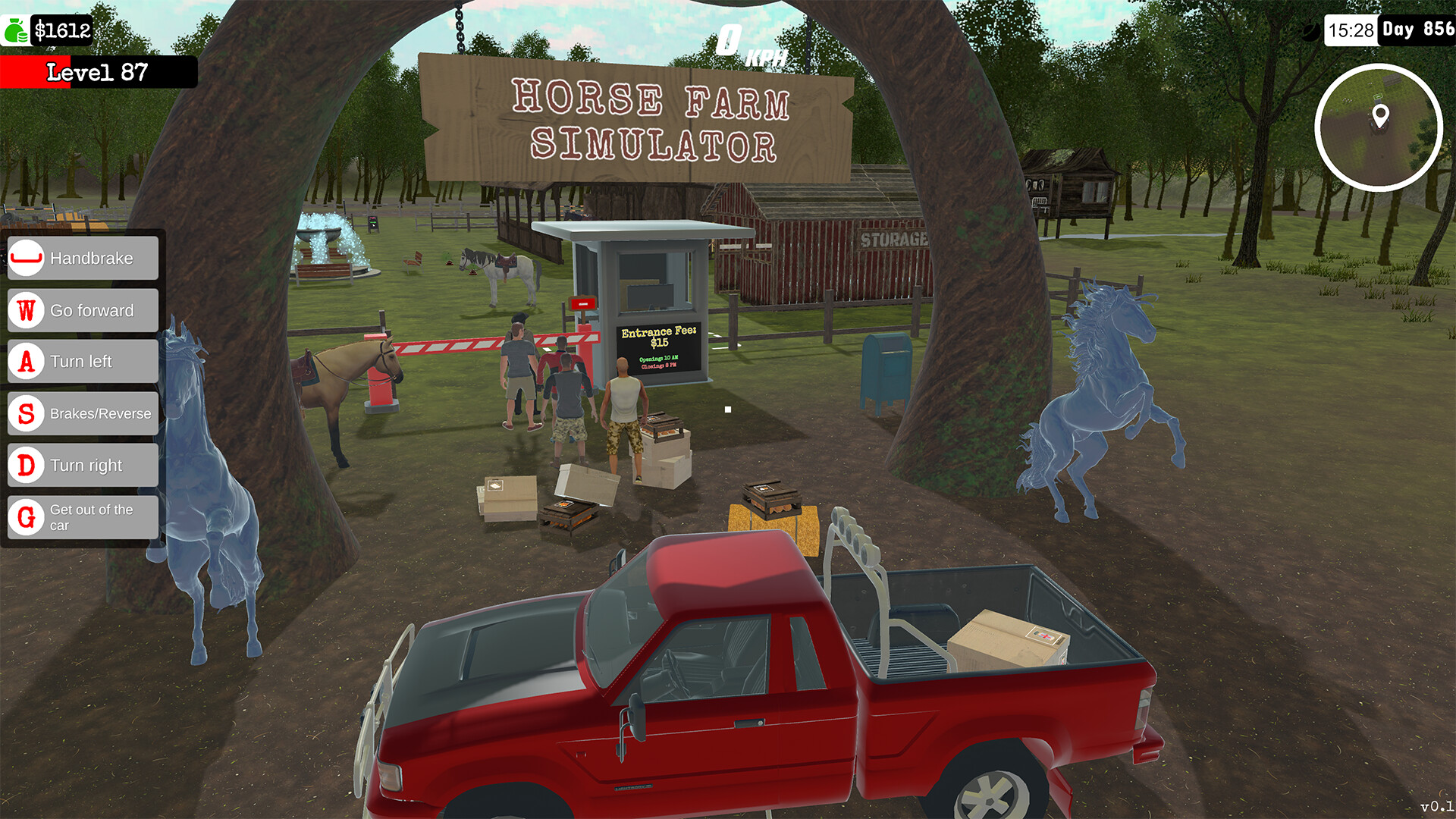1456x819 pixels.
Task: Click the G Get out of car icon
Action: click(x=26, y=517)
